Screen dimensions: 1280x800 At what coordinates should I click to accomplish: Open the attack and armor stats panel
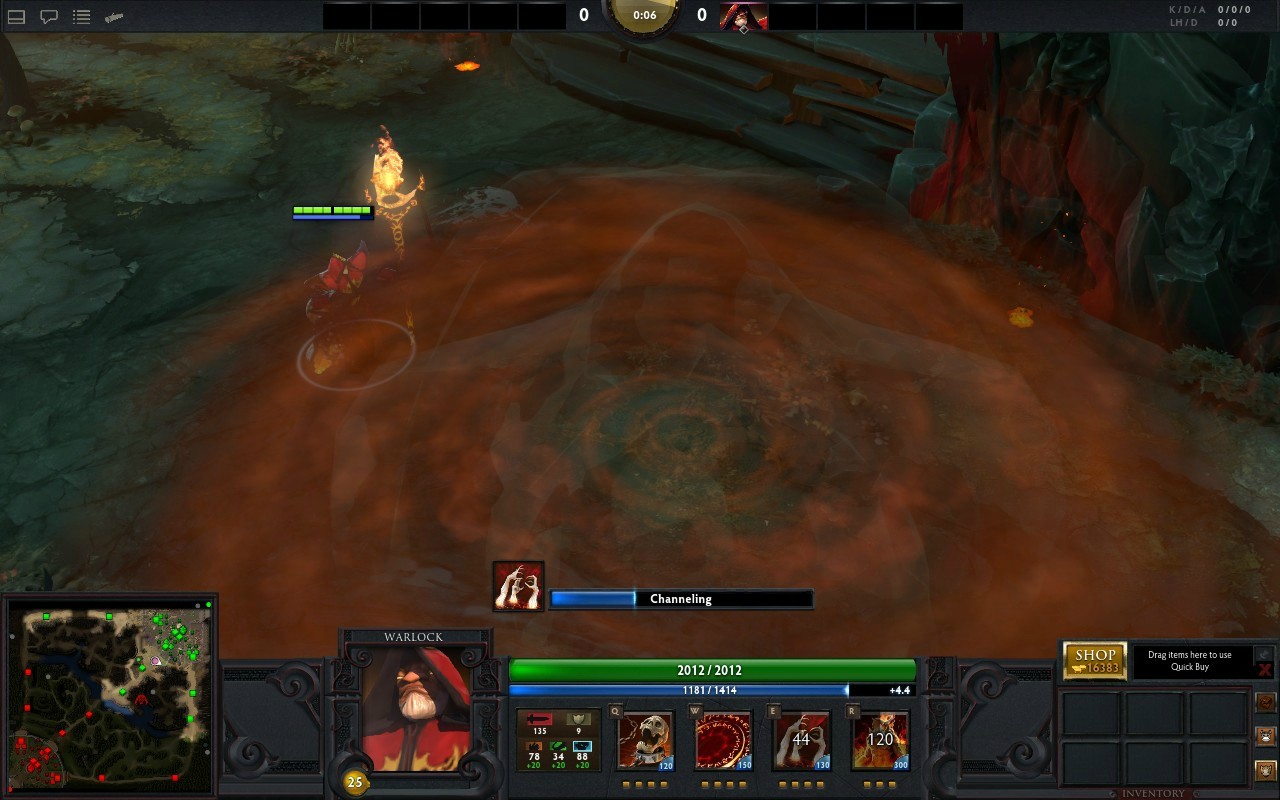pyautogui.click(x=558, y=739)
